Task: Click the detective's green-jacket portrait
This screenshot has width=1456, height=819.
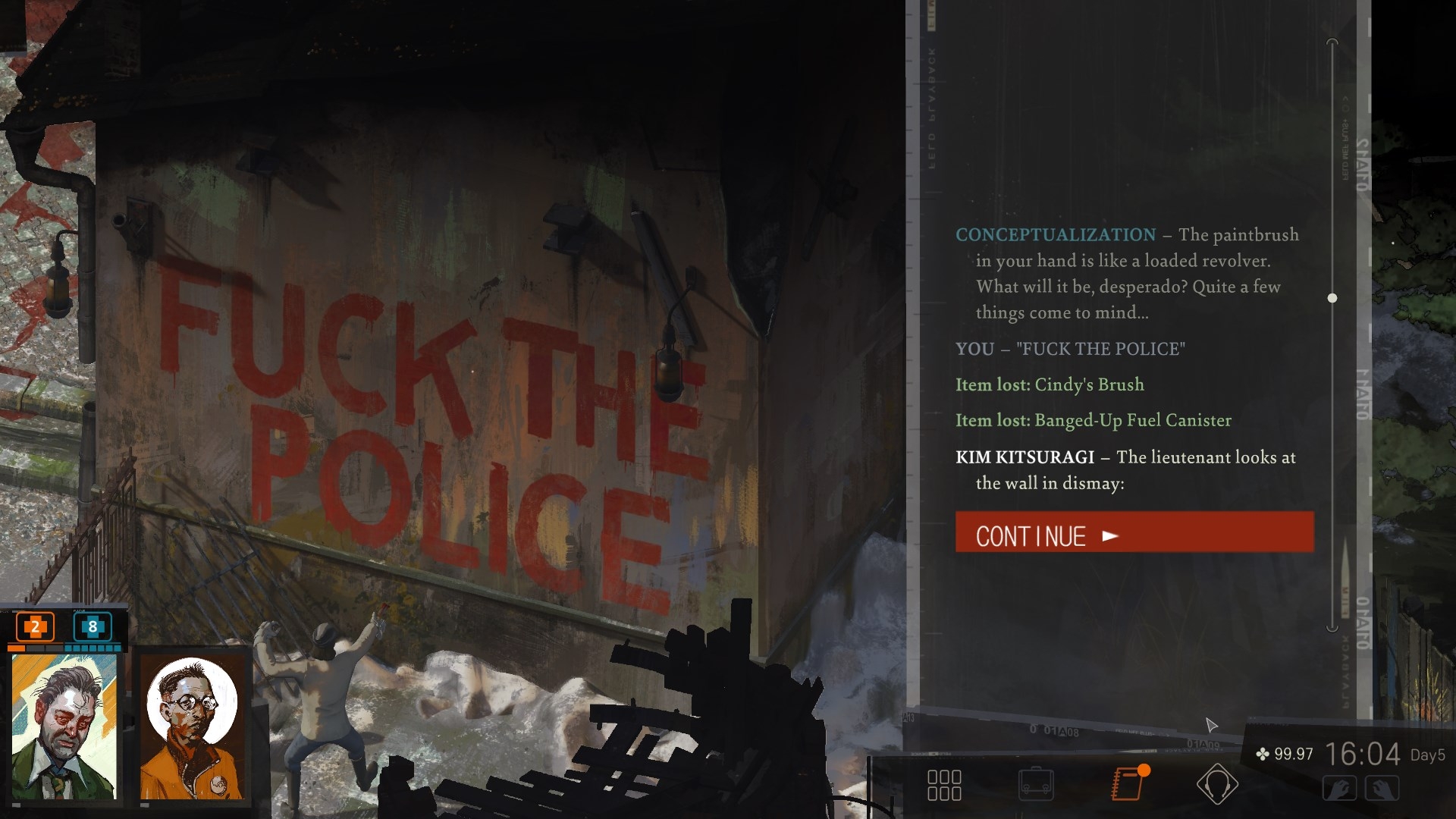Action: (x=65, y=726)
